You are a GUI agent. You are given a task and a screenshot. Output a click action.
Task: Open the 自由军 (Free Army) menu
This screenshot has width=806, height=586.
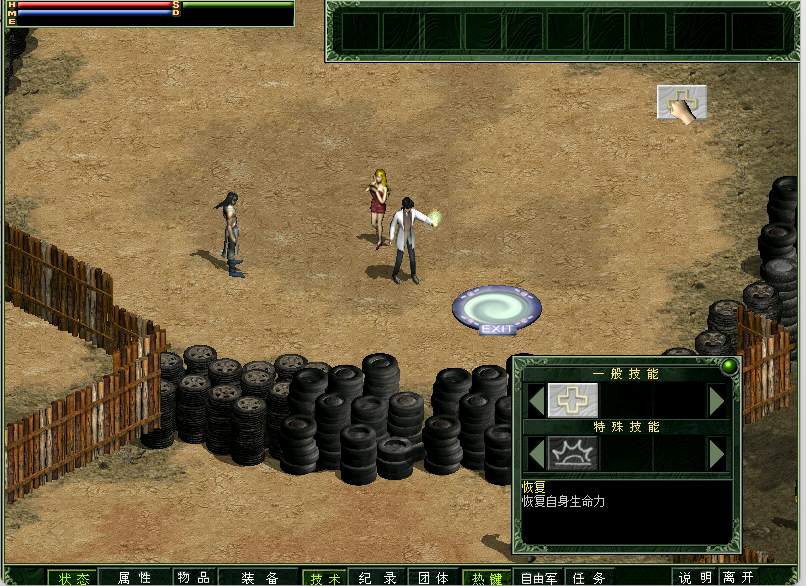coord(540,577)
